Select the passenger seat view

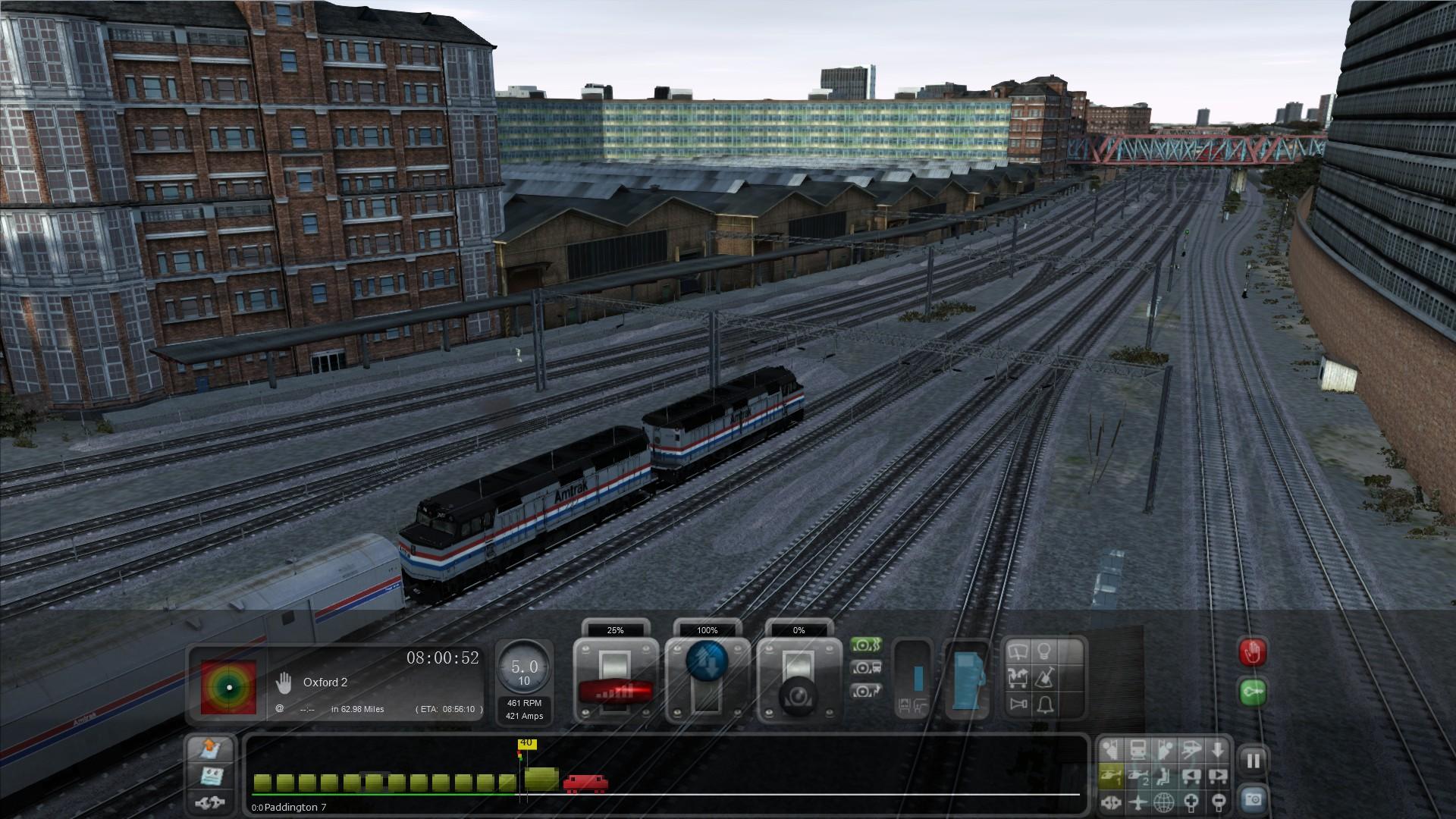click(1164, 776)
